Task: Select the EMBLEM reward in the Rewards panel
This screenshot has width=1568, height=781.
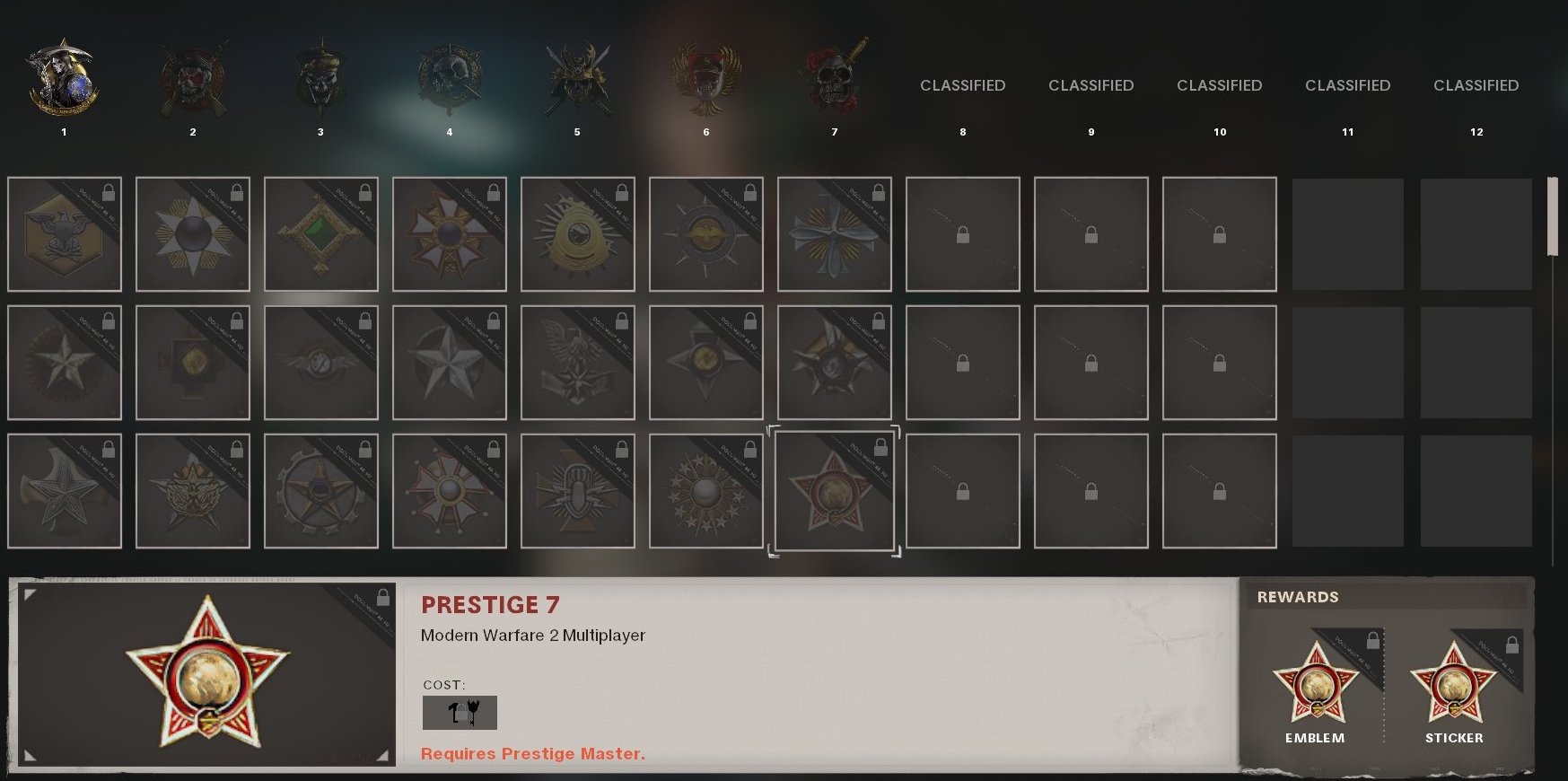Action: click(1315, 682)
